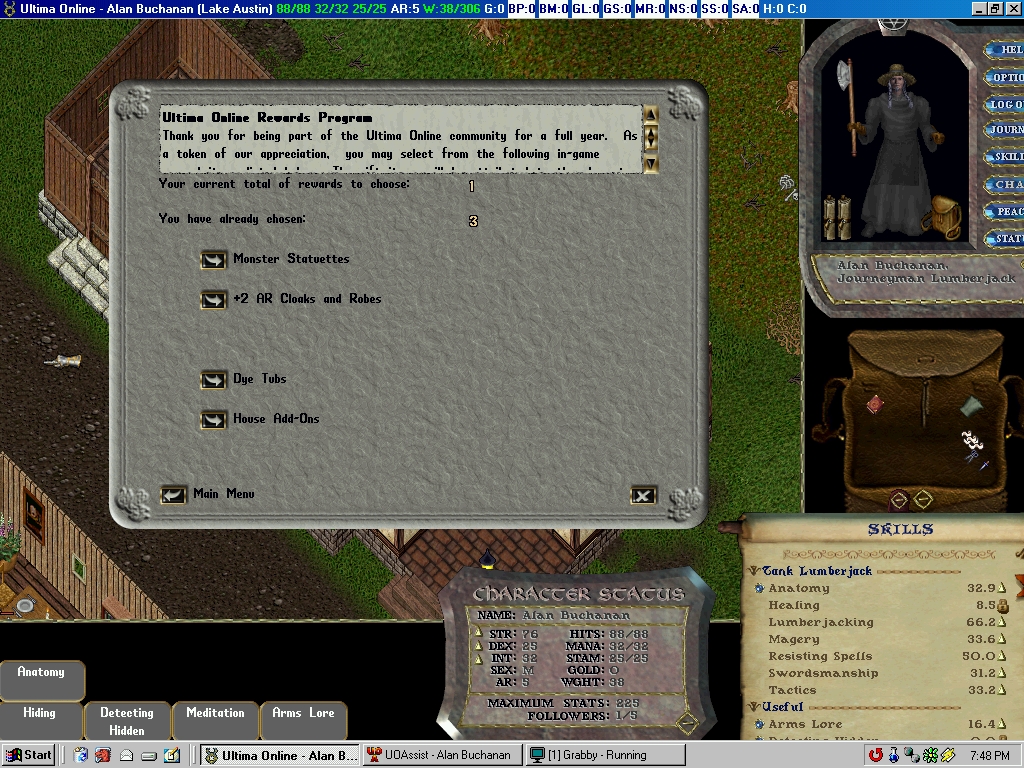Open the paperdoll Options button
Image resolution: width=1024 pixels, height=768 pixels.
1004,77
